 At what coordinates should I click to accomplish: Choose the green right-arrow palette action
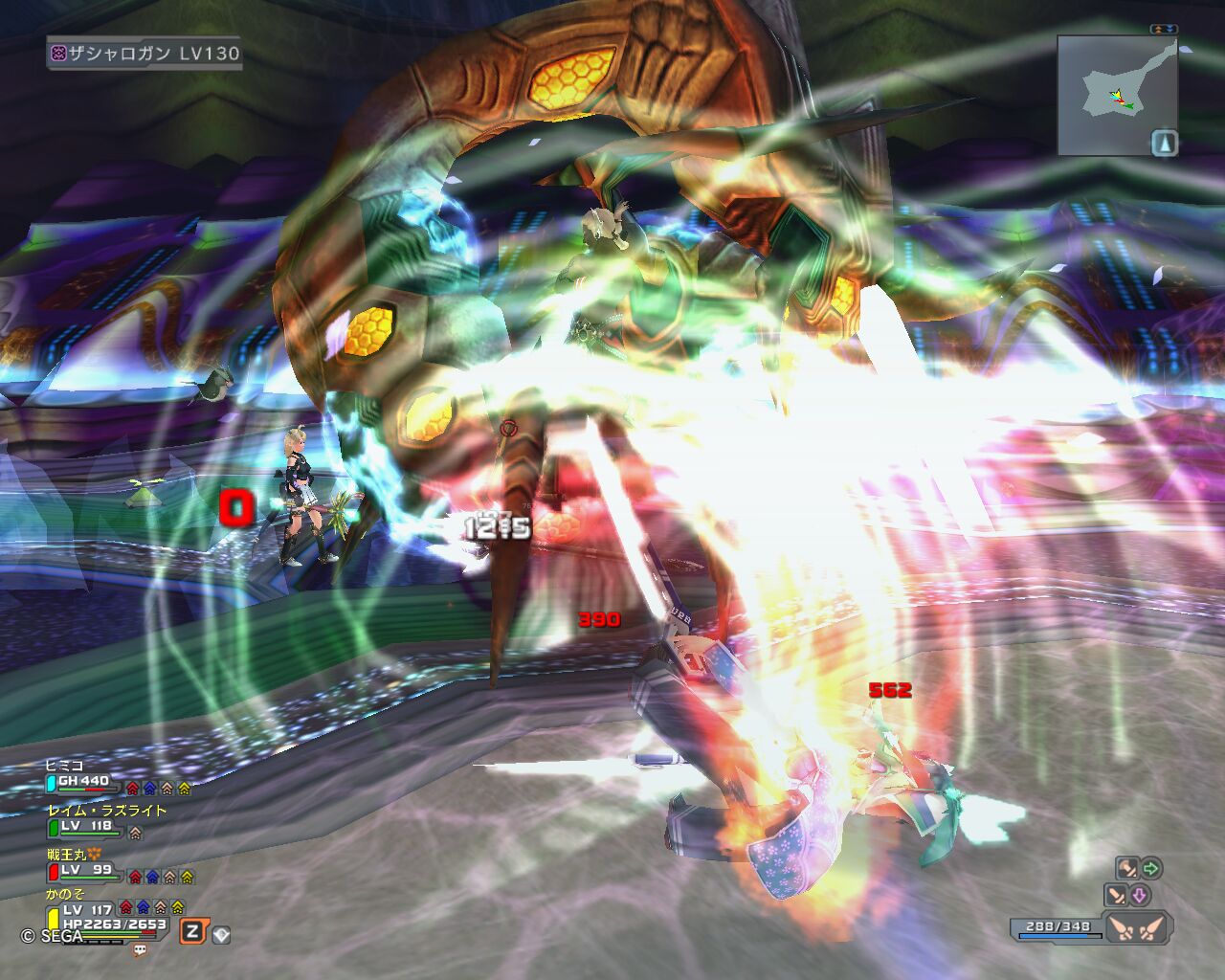click(x=1151, y=868)
